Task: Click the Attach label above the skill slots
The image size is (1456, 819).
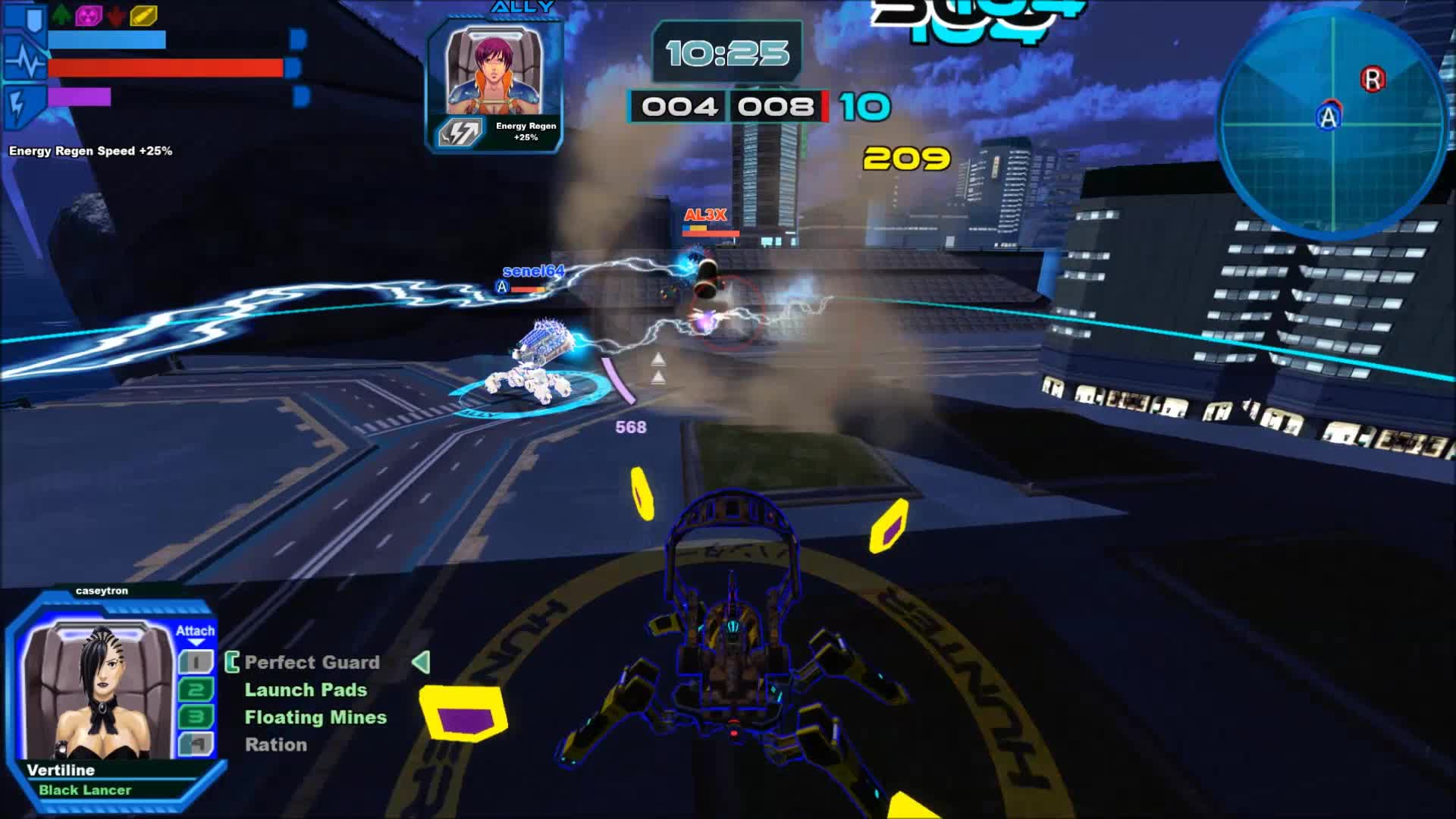Action: click(x=195, y=631)
